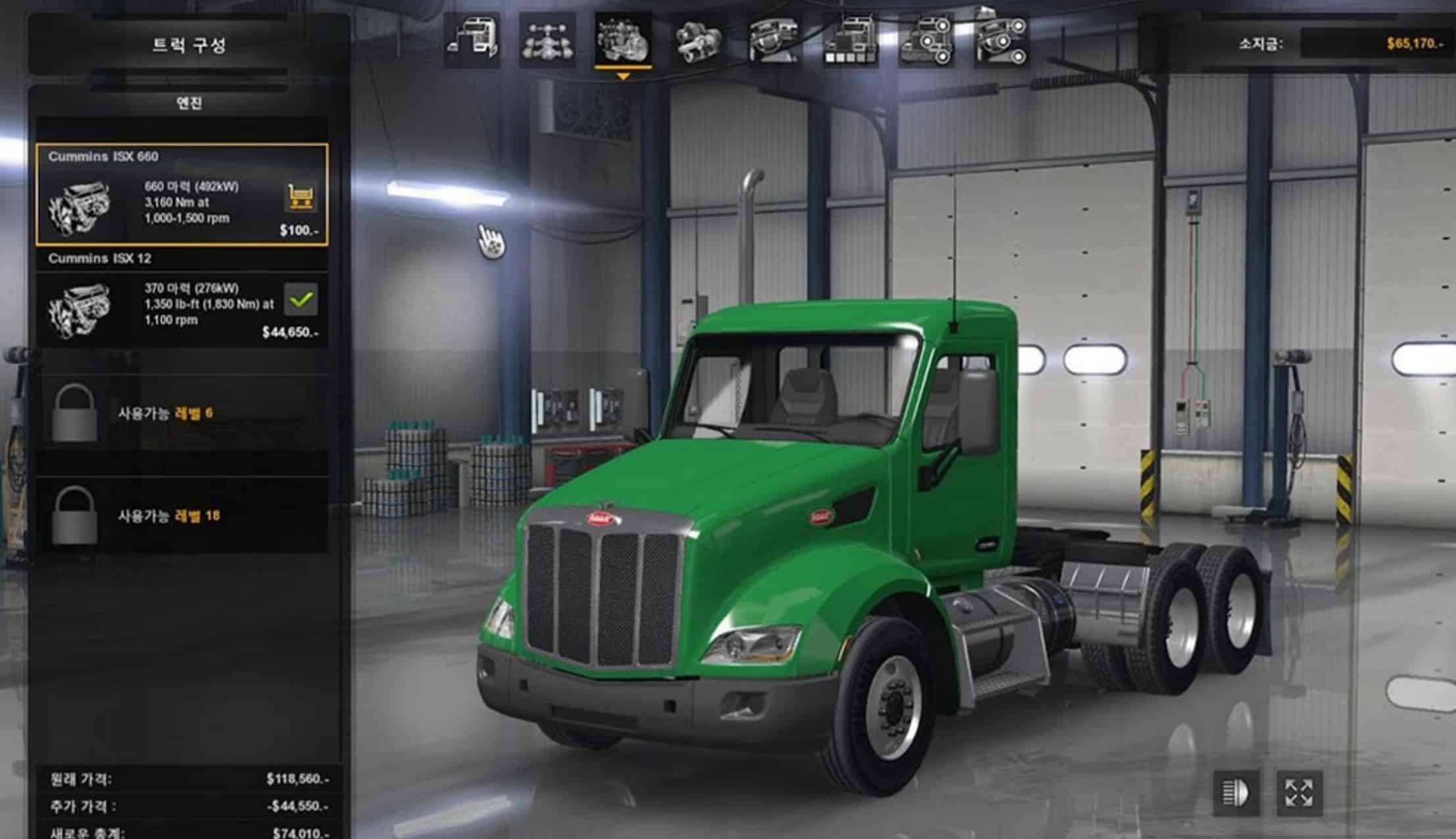Toggle the truck headlights button
The width and height of the screenshot is (1456, 839).
pos(1236,792)
